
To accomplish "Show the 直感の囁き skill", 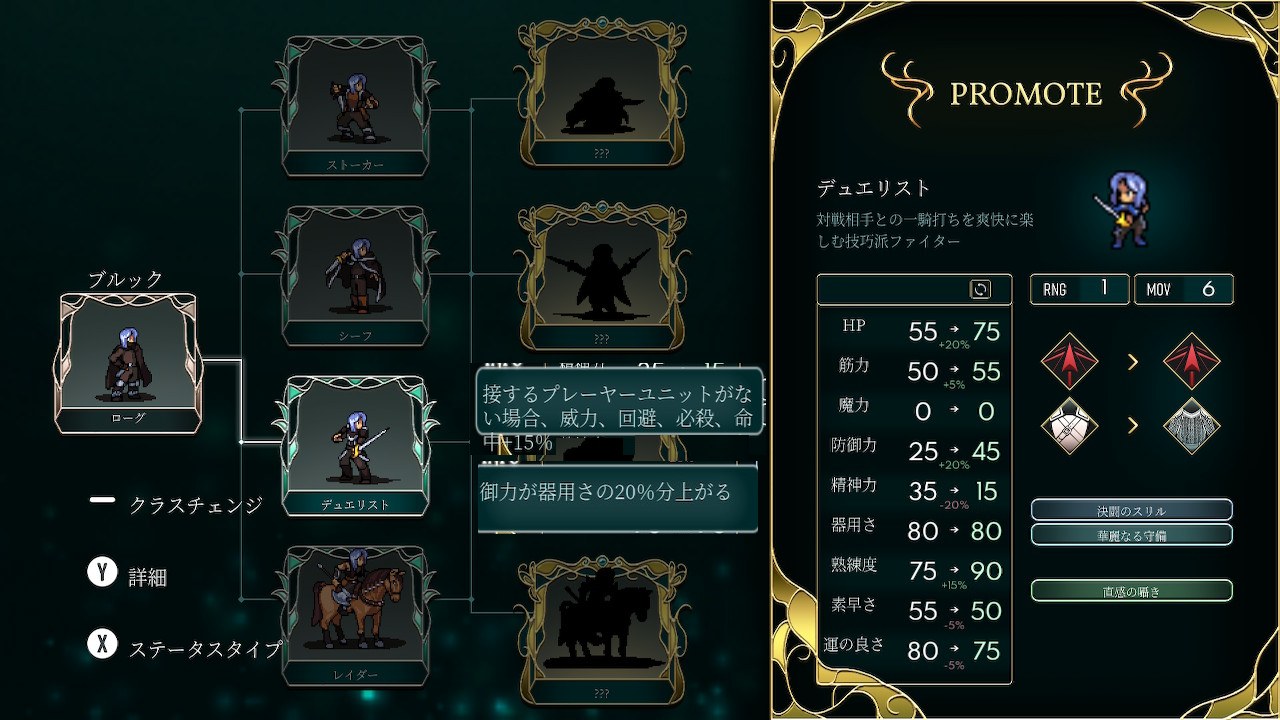I will [x=1131, y=591].
